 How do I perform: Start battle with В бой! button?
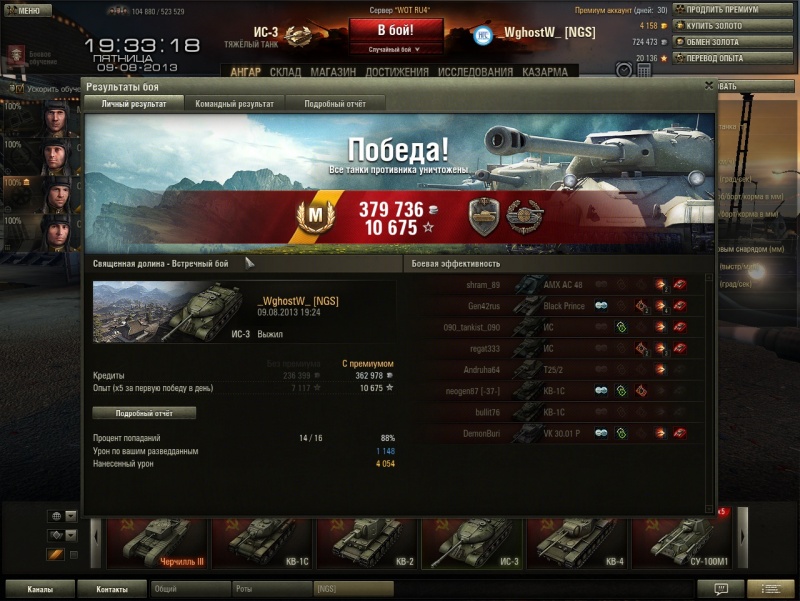pyautogui.click(x=396, y=30)
